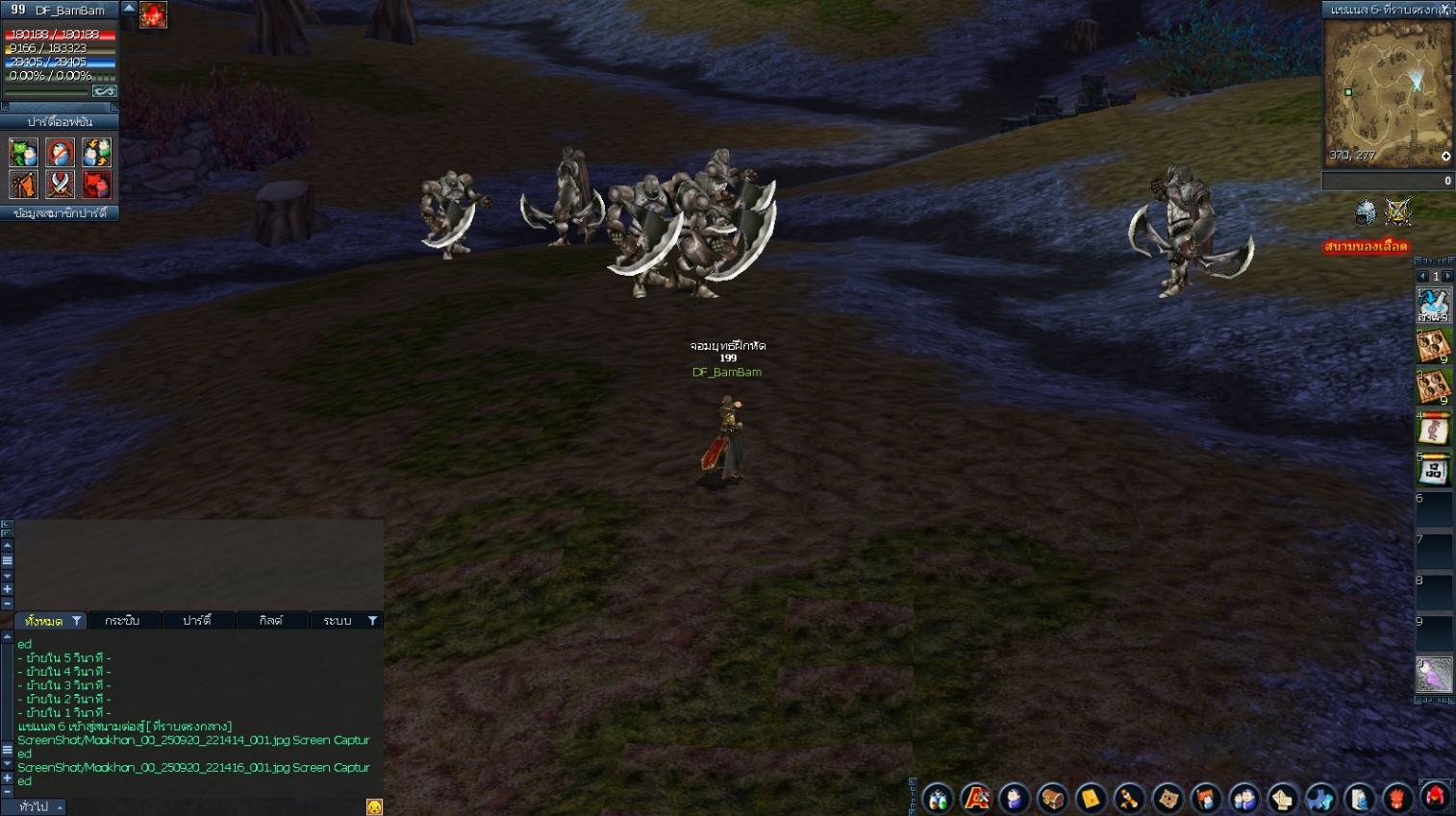Image resolution: width=1456 pixels, height=816 pixels.
Task: Switch to the party chat tab
Action: coord(197,621)
